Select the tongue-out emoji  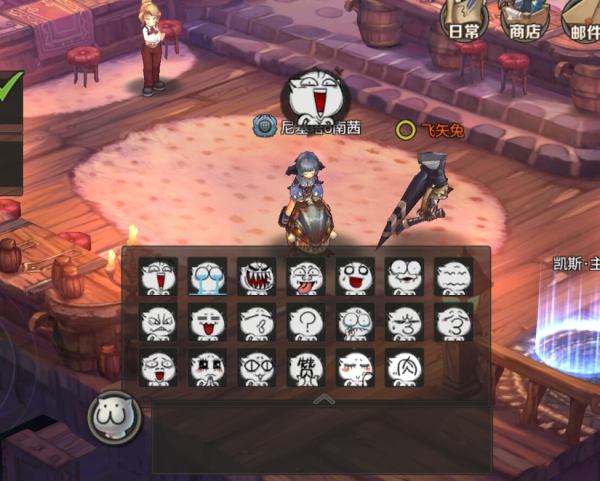tap(305, 277)
